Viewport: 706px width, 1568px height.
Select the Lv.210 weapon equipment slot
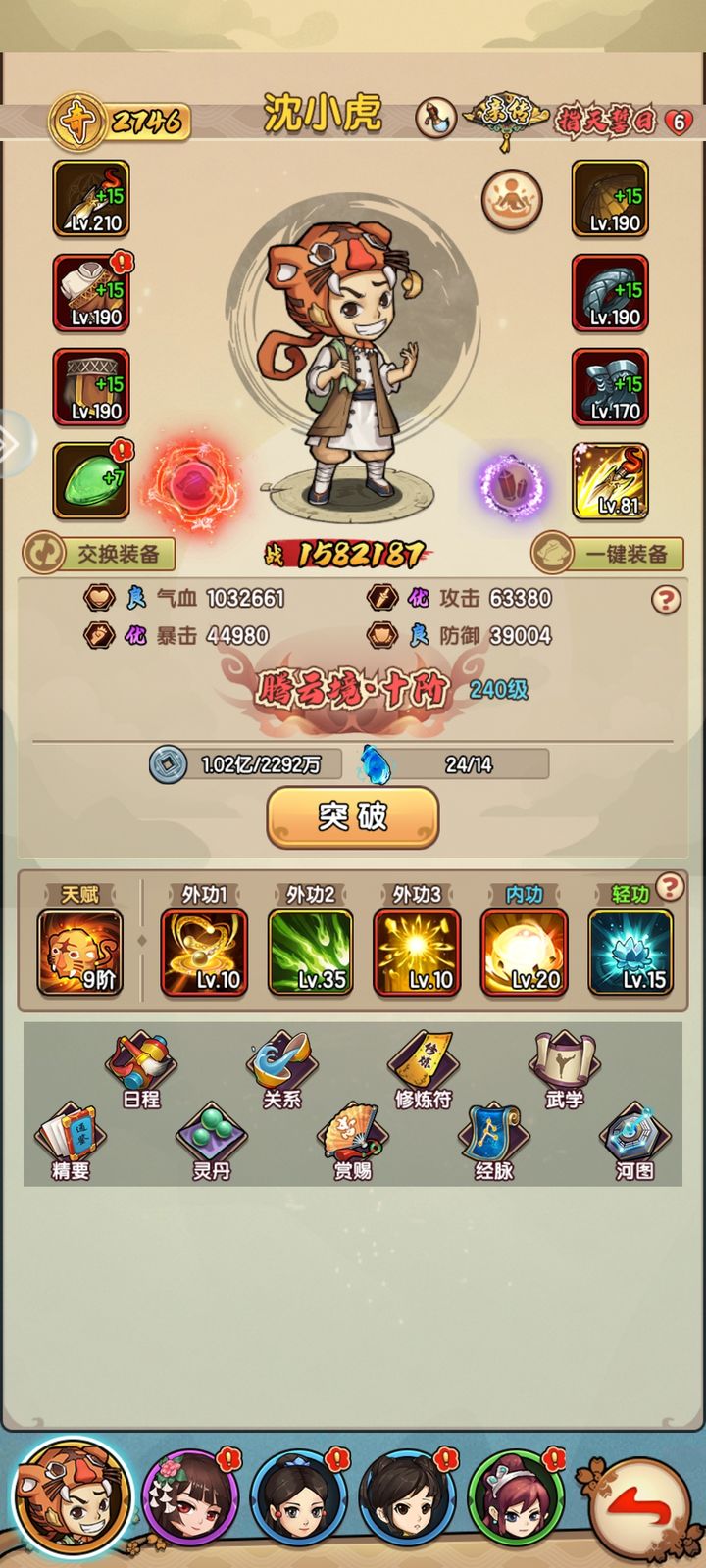tap(91, 200)
